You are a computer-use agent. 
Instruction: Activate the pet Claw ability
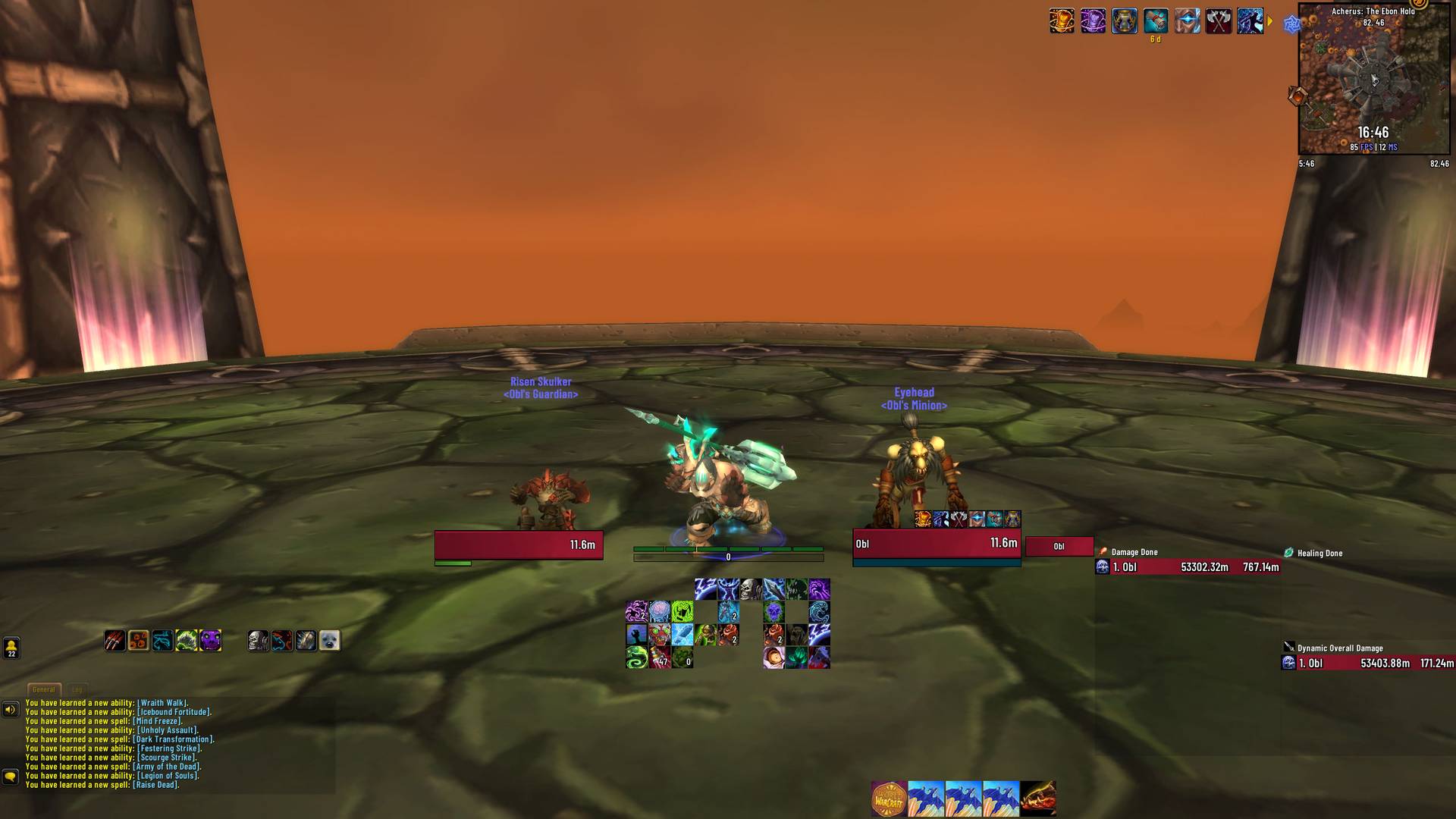tap(115, 641)
